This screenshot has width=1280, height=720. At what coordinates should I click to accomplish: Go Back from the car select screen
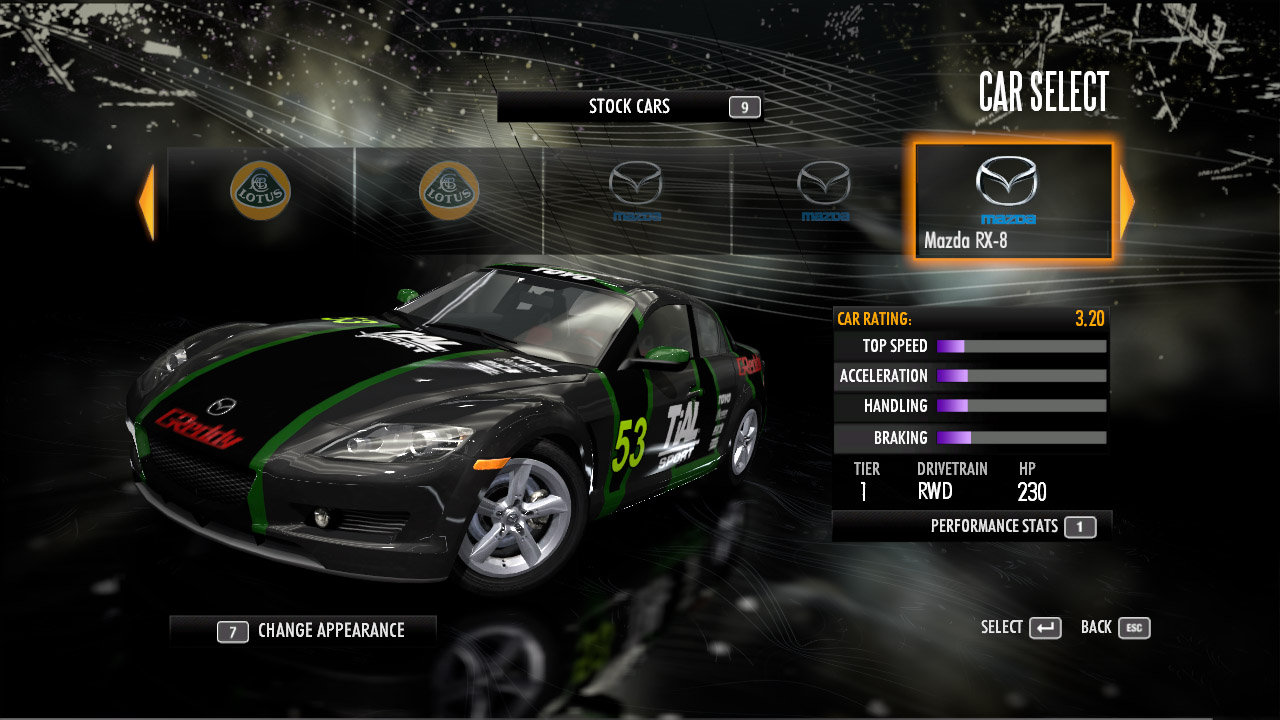point(1115,628)
